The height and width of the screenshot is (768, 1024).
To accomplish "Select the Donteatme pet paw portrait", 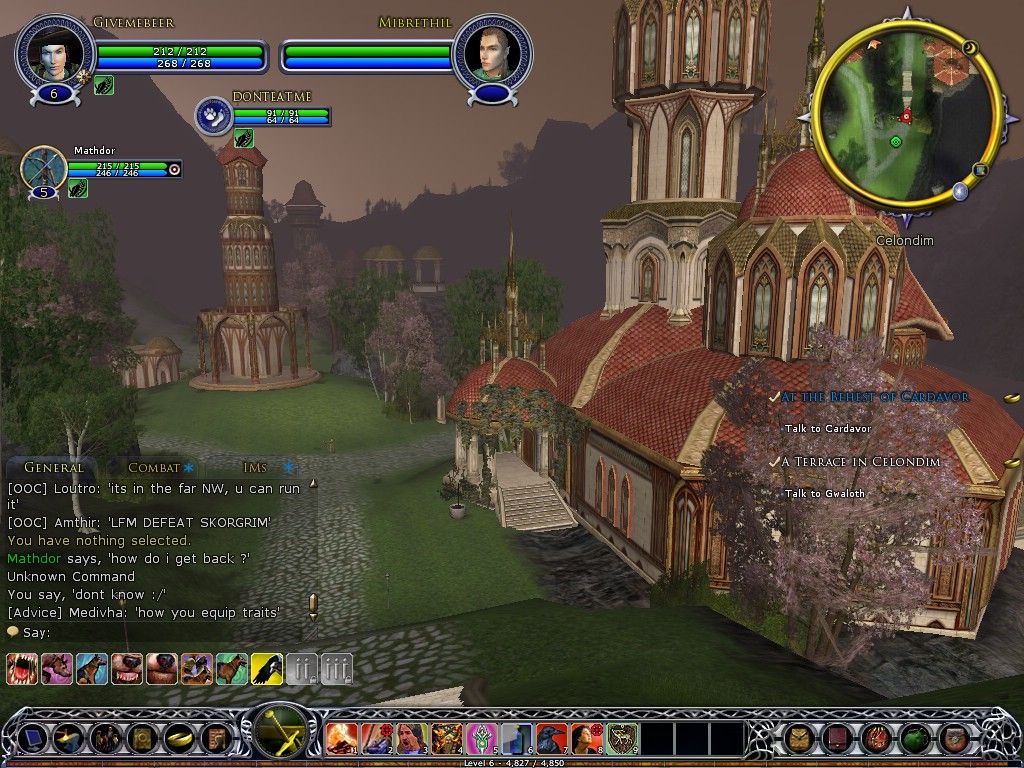I will point(213,115).
